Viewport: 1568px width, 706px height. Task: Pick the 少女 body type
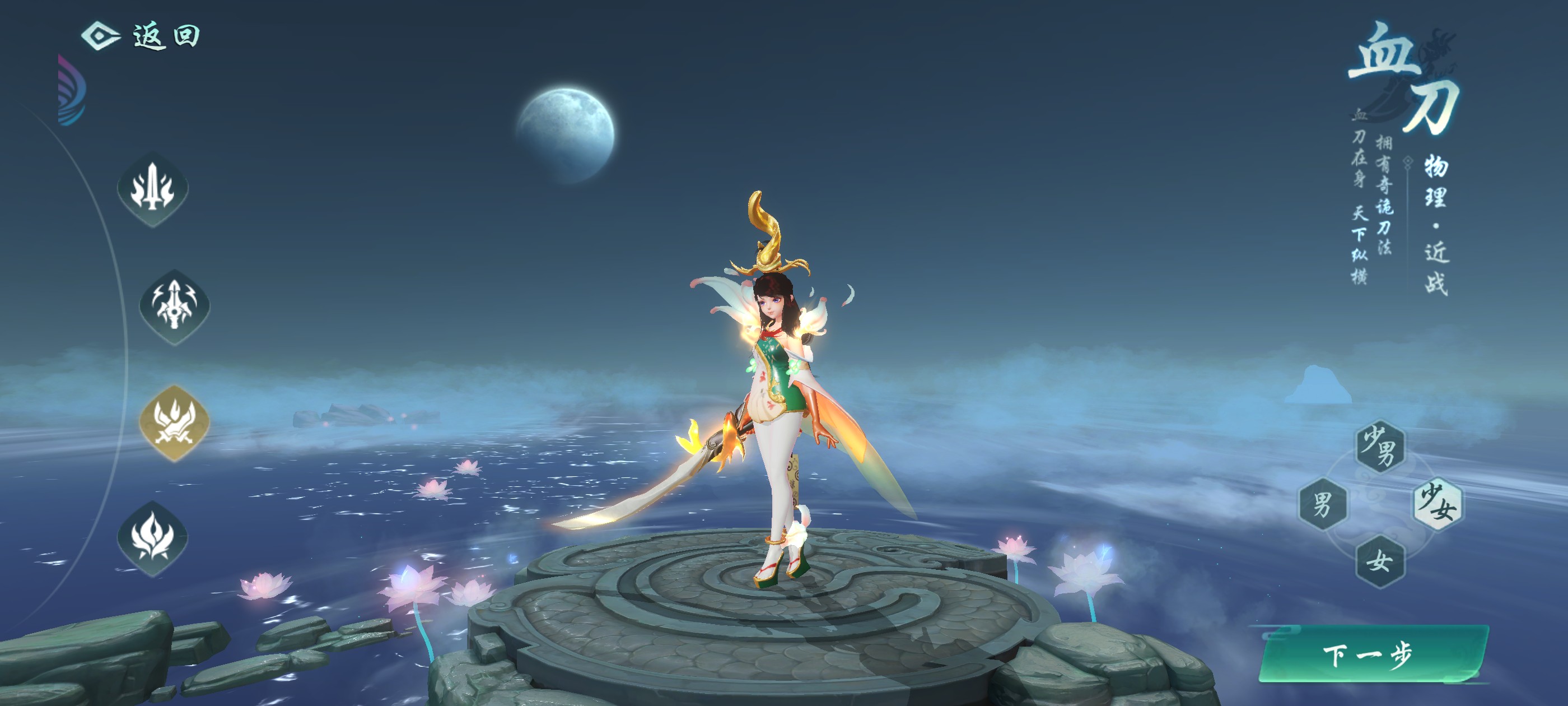click(x=1437, y=504)
